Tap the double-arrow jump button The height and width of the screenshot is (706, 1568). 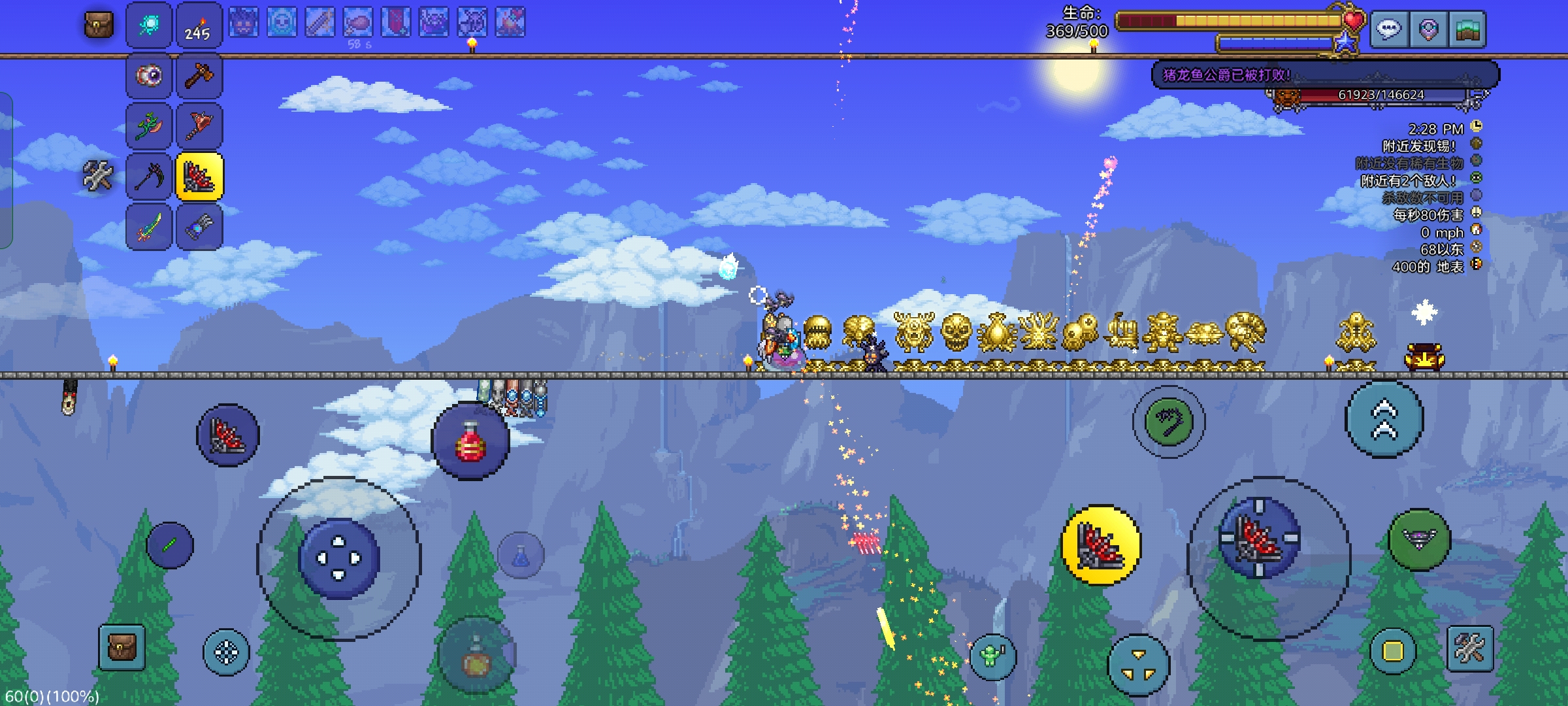[1384, 420]
